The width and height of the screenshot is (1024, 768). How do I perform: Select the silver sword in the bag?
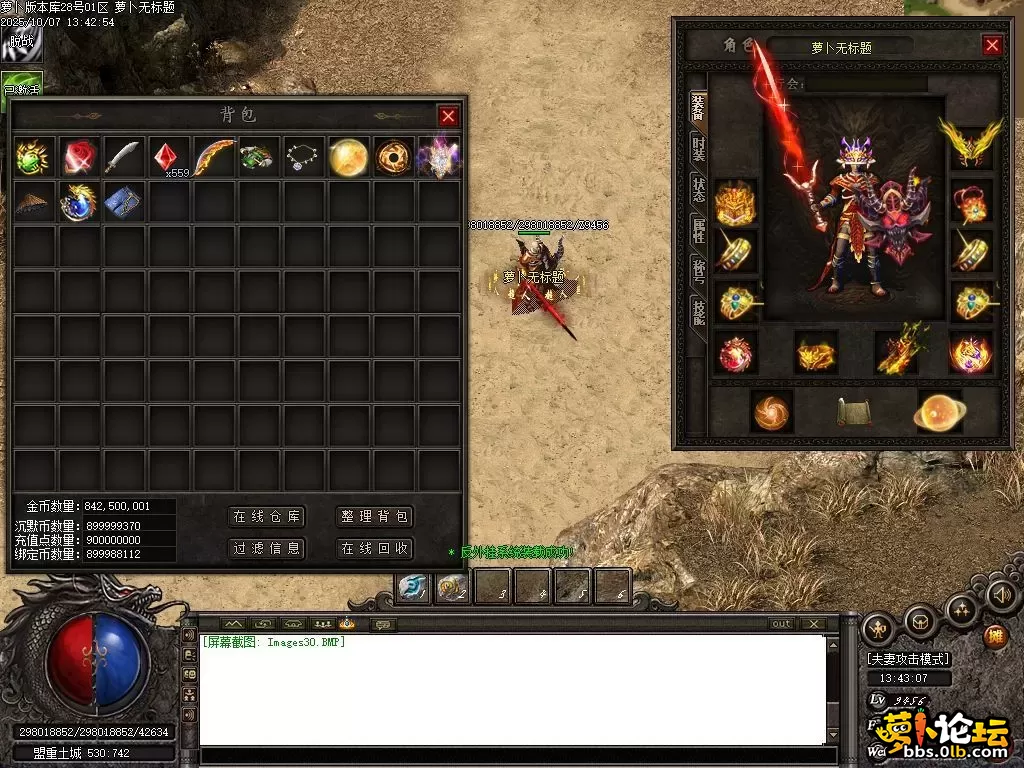pos(124,157)
